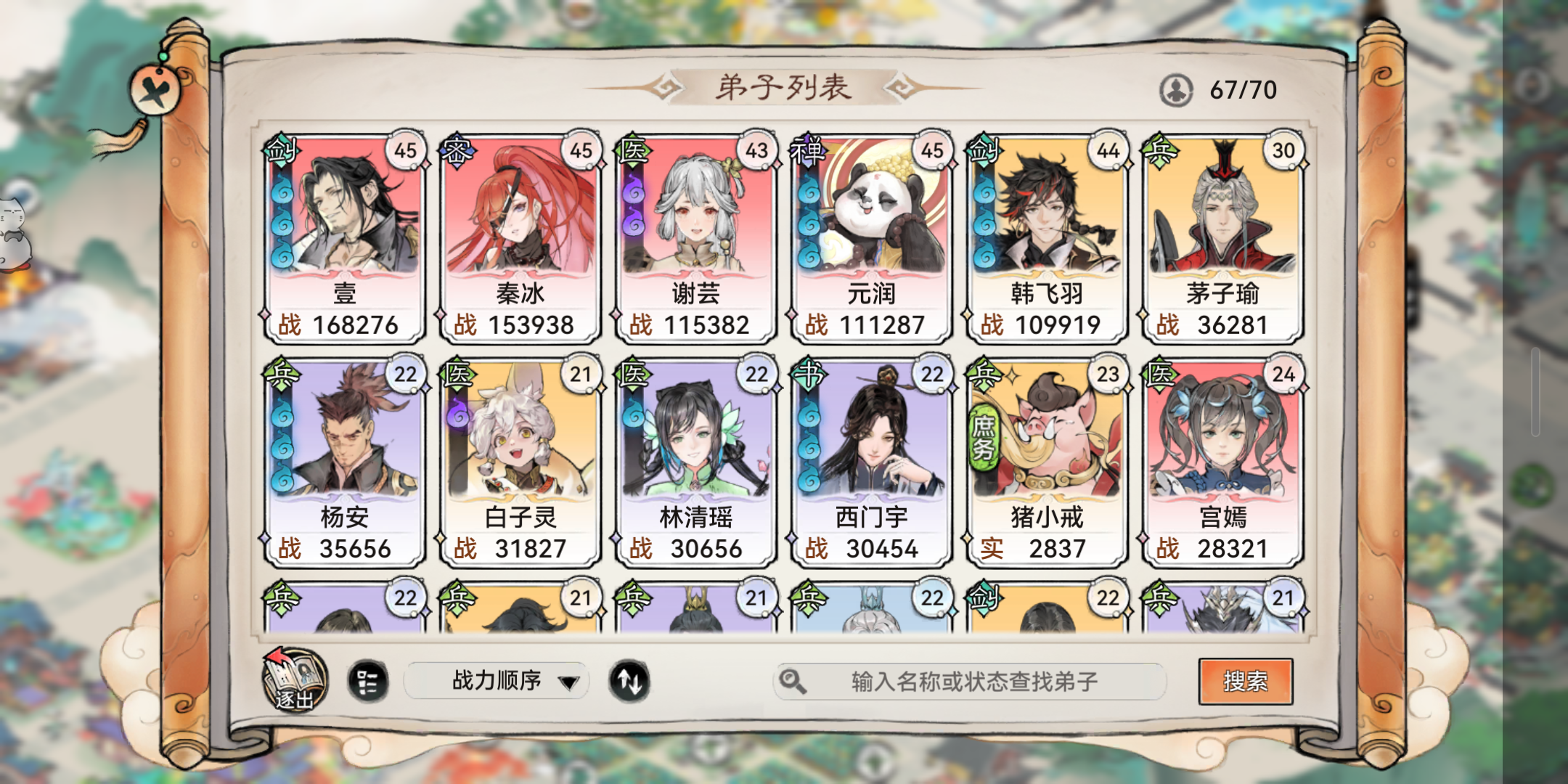
Task: Click the 逐出 expel disciple book icon
Action: (296, 681)
